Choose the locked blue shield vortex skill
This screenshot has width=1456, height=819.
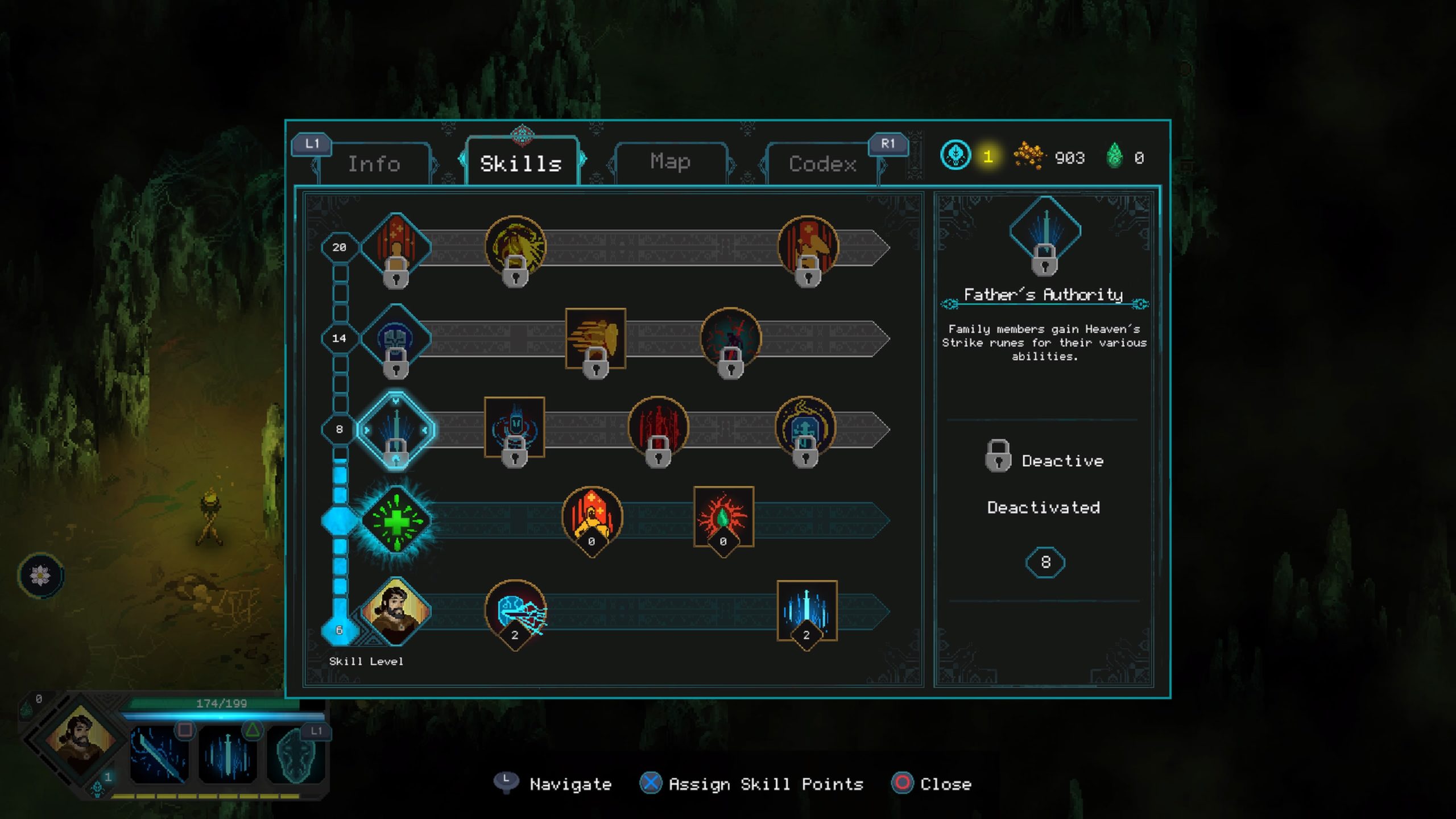(514, 428)
